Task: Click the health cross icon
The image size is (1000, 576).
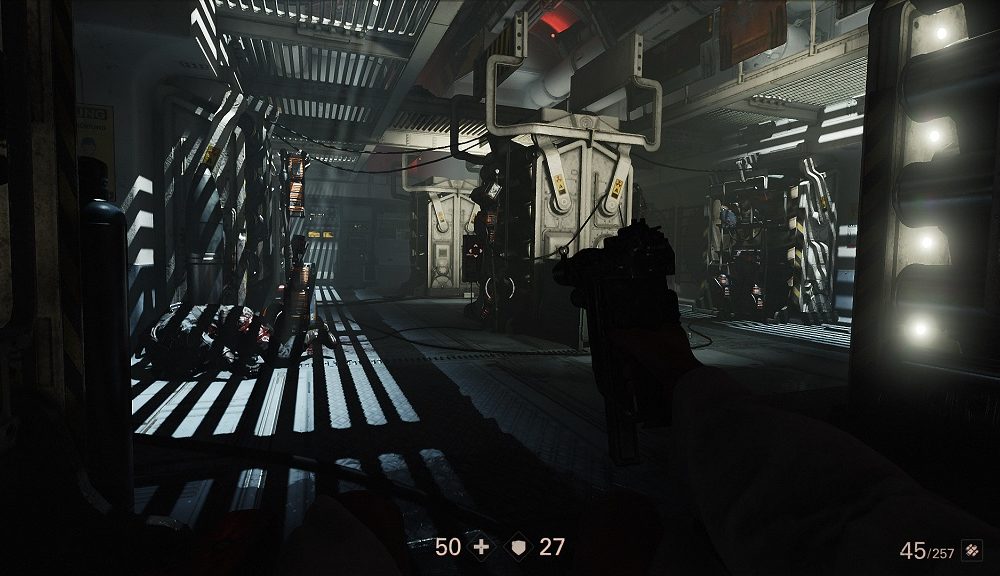Action: tap(481, 547)
